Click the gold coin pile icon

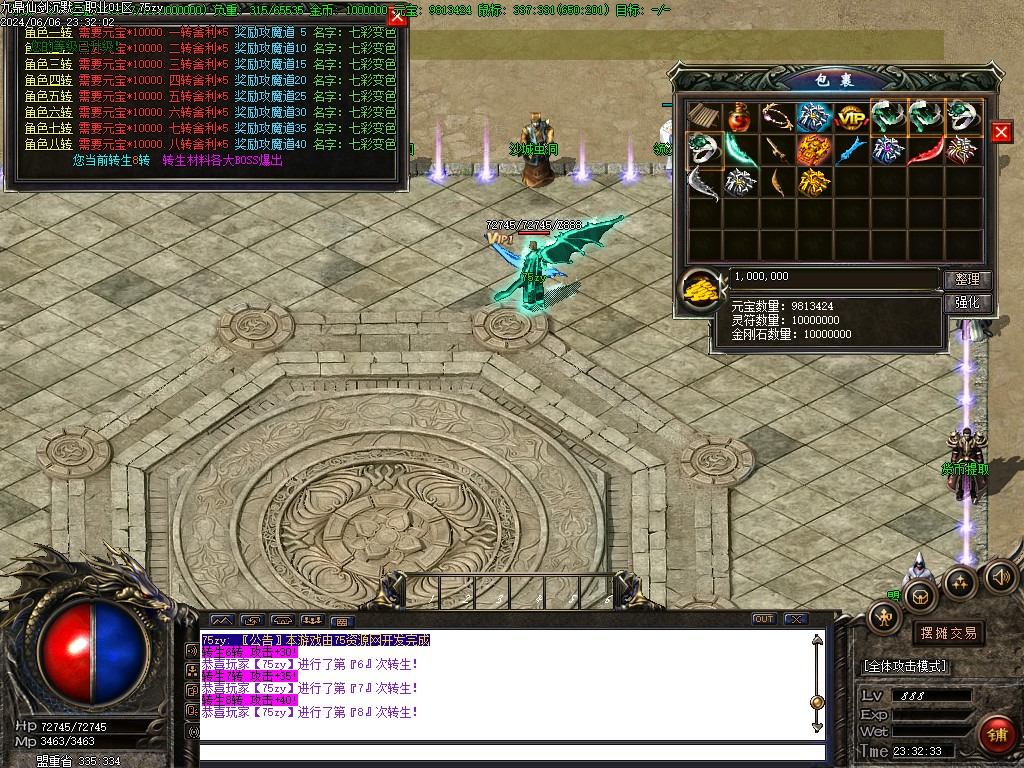[x=701, y=290]
